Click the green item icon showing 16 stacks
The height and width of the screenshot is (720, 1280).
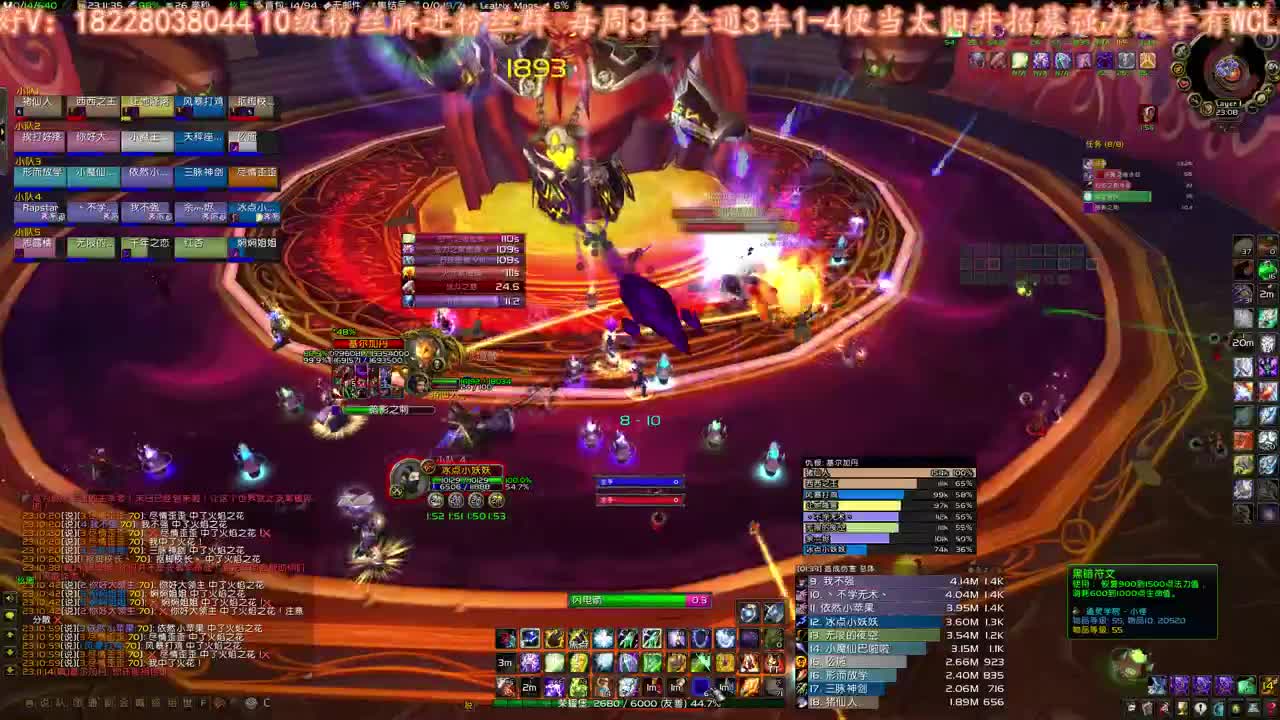click(1266, 271)
